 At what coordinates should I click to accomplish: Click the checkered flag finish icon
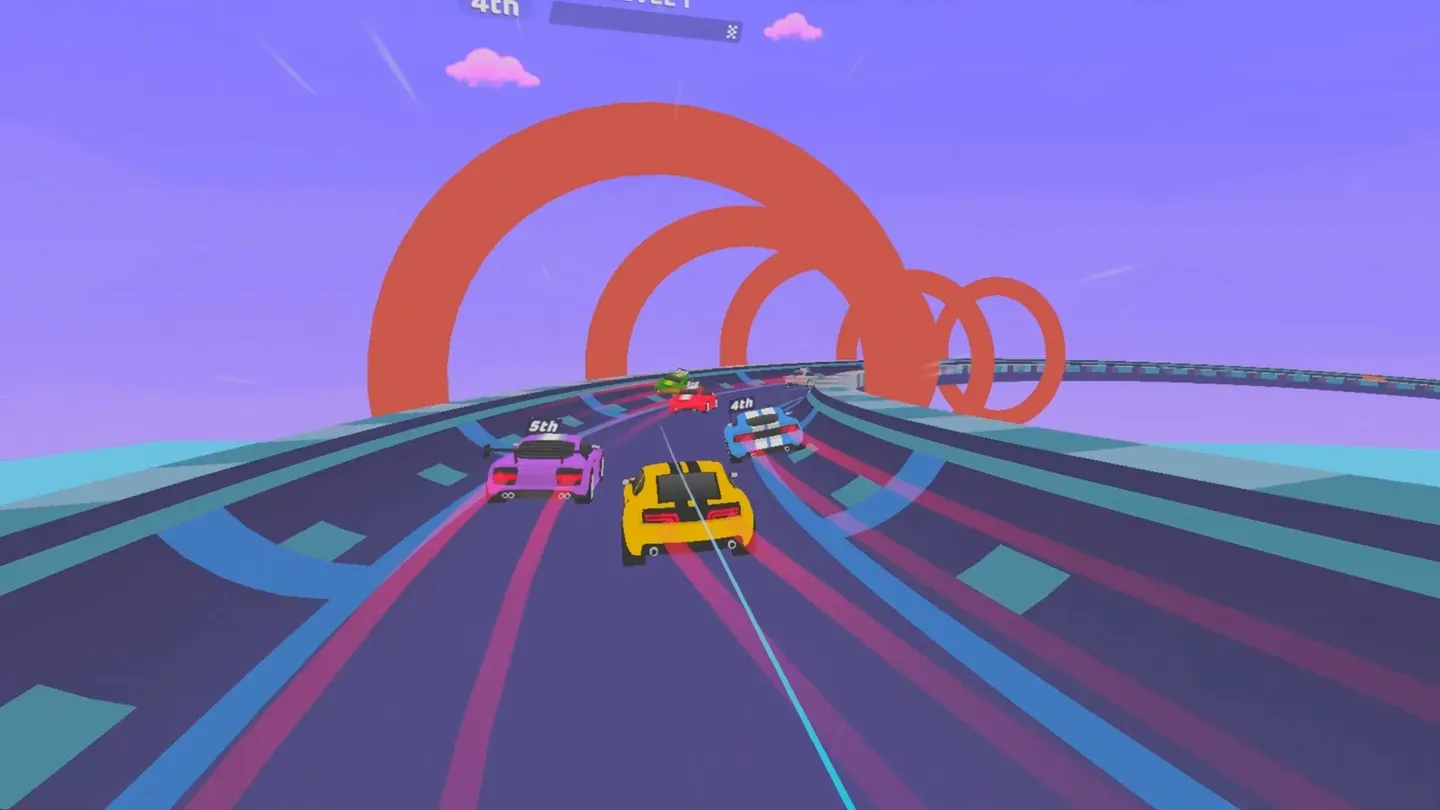click(733, 32)
